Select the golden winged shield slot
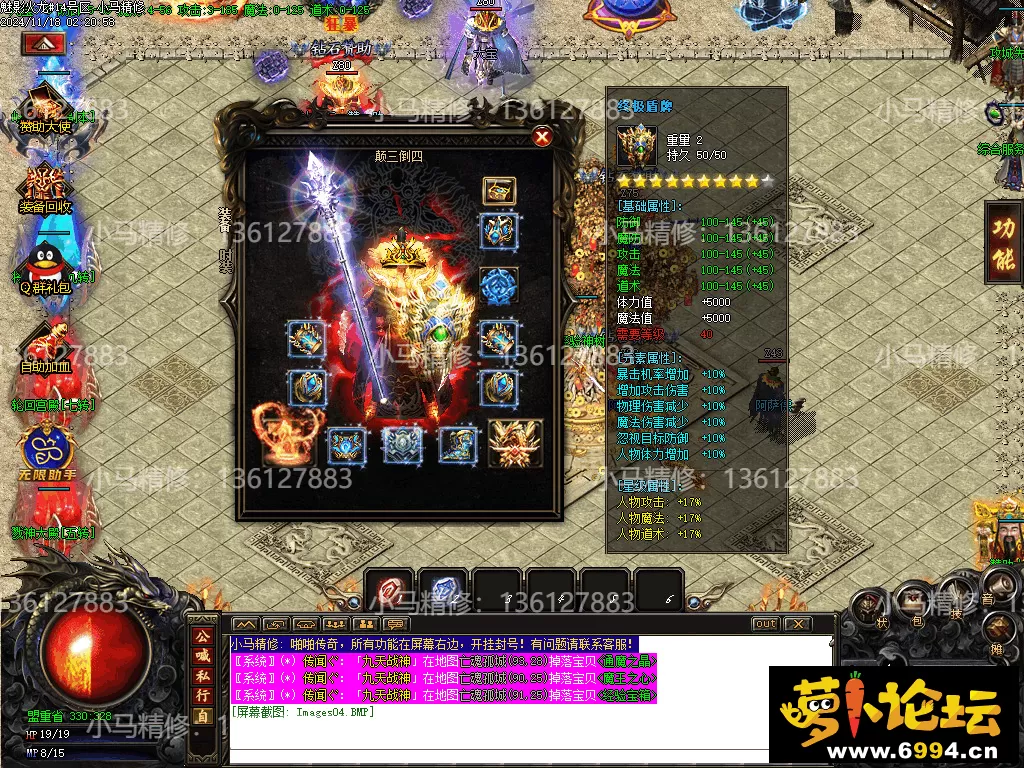Screen dimensions: 1024x768 pyautogui.click(x=515, y=443)
